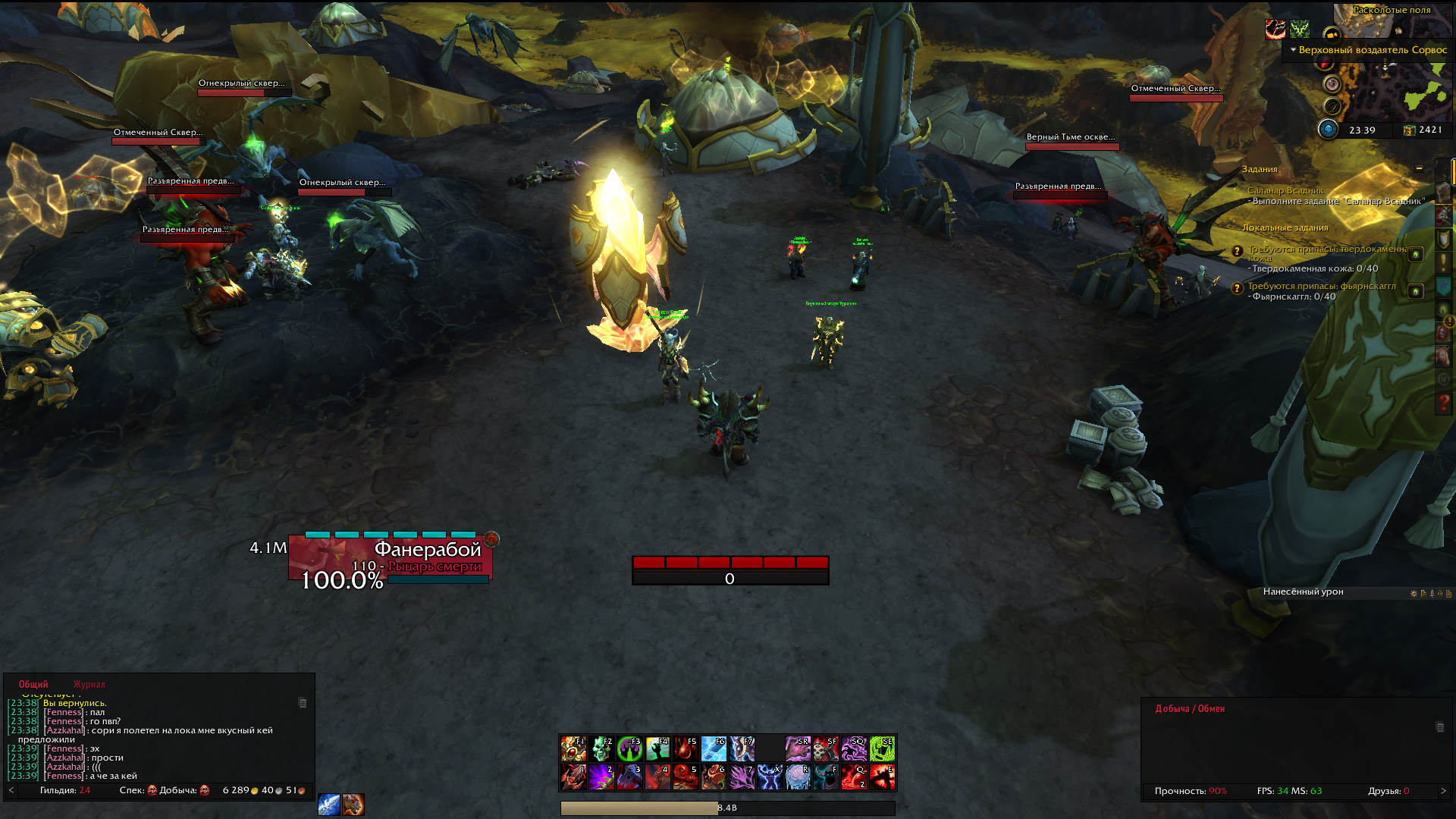Open world quest фьярнскаггл supplies
Viewport: 1456px width, 819px height.
pyautogui.click(x=1321, y=286)
